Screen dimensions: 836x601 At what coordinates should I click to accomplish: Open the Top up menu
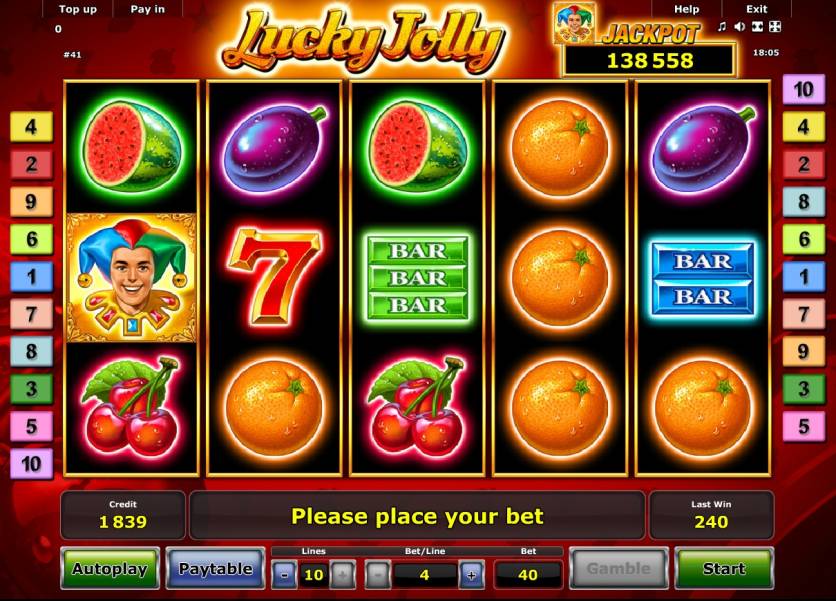(78, 9)
